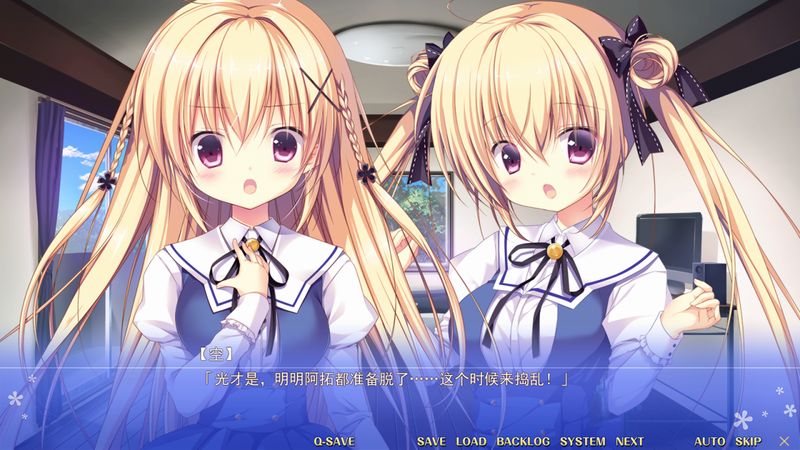Click the Q-SAVE button
The width and height of the screenshot is (800, 450).
click(x=334, y=441)
